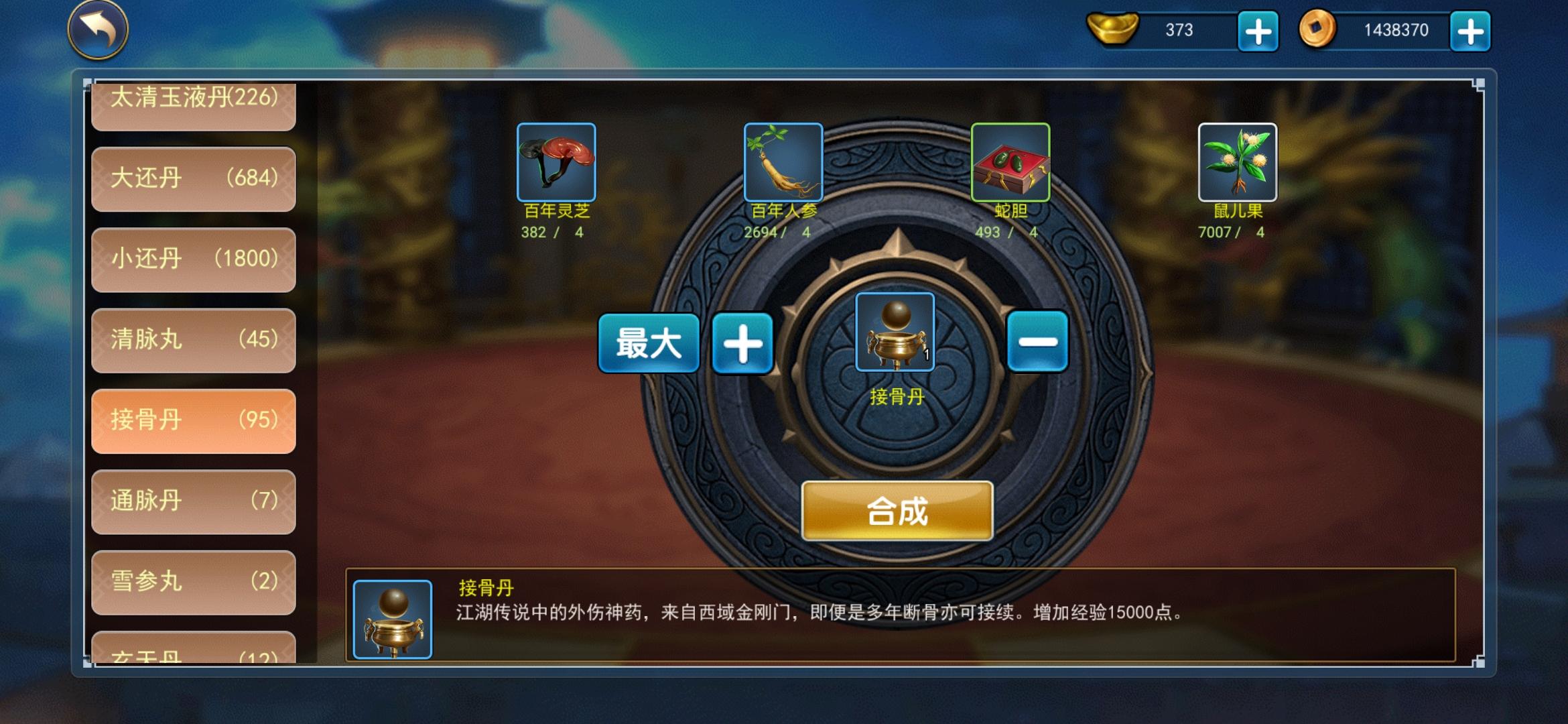Select the 百年人参 ingredient icon

coord(783,163)
